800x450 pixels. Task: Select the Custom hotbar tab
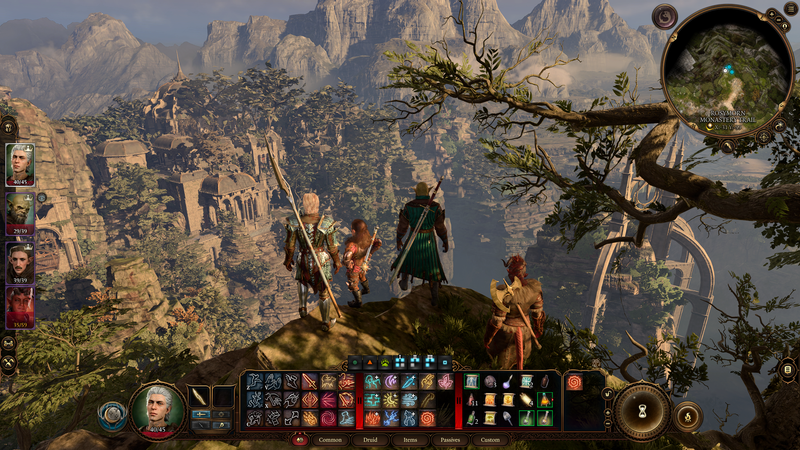[x=490, y=439]
